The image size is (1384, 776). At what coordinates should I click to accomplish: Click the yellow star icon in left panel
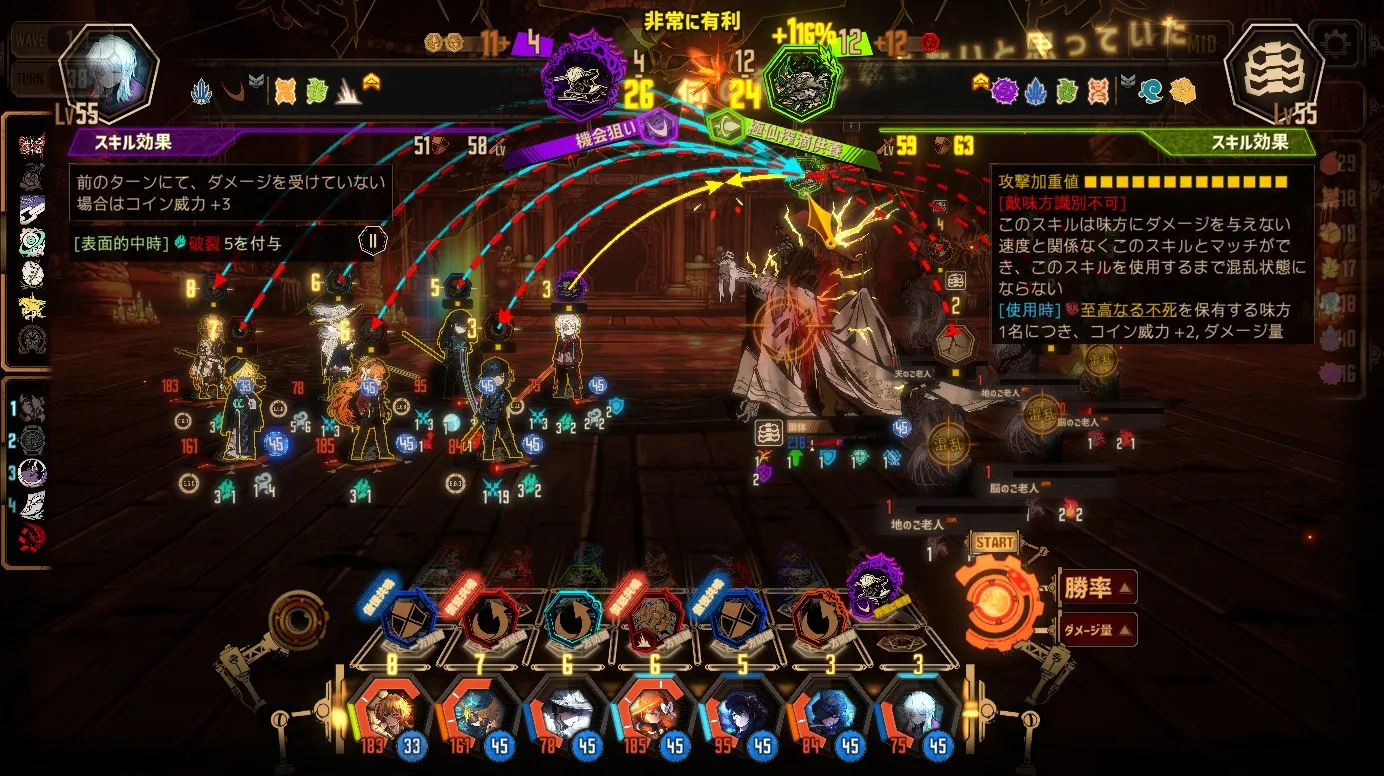32,306
